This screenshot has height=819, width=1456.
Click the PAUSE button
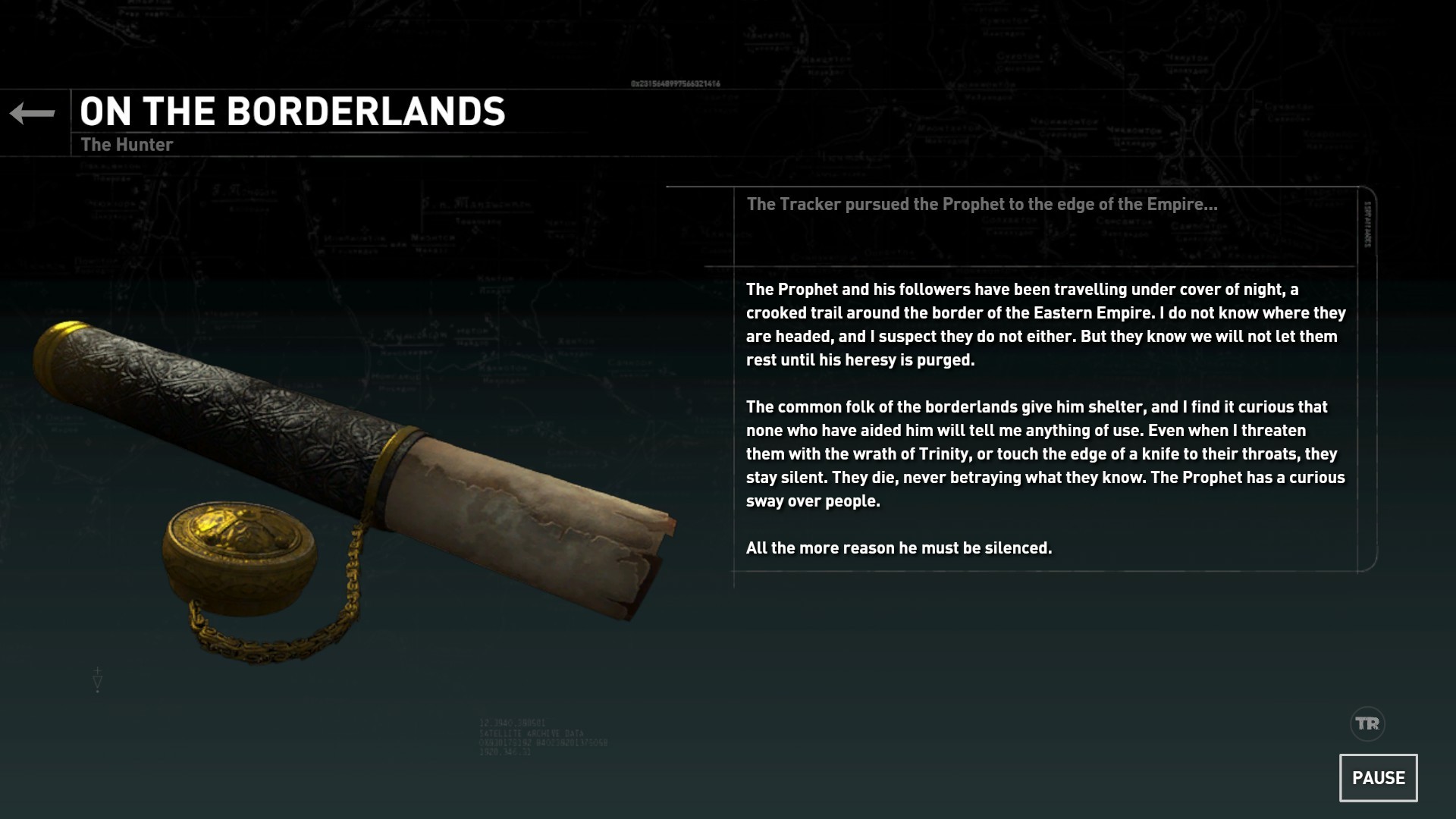tap(1378, 777)
